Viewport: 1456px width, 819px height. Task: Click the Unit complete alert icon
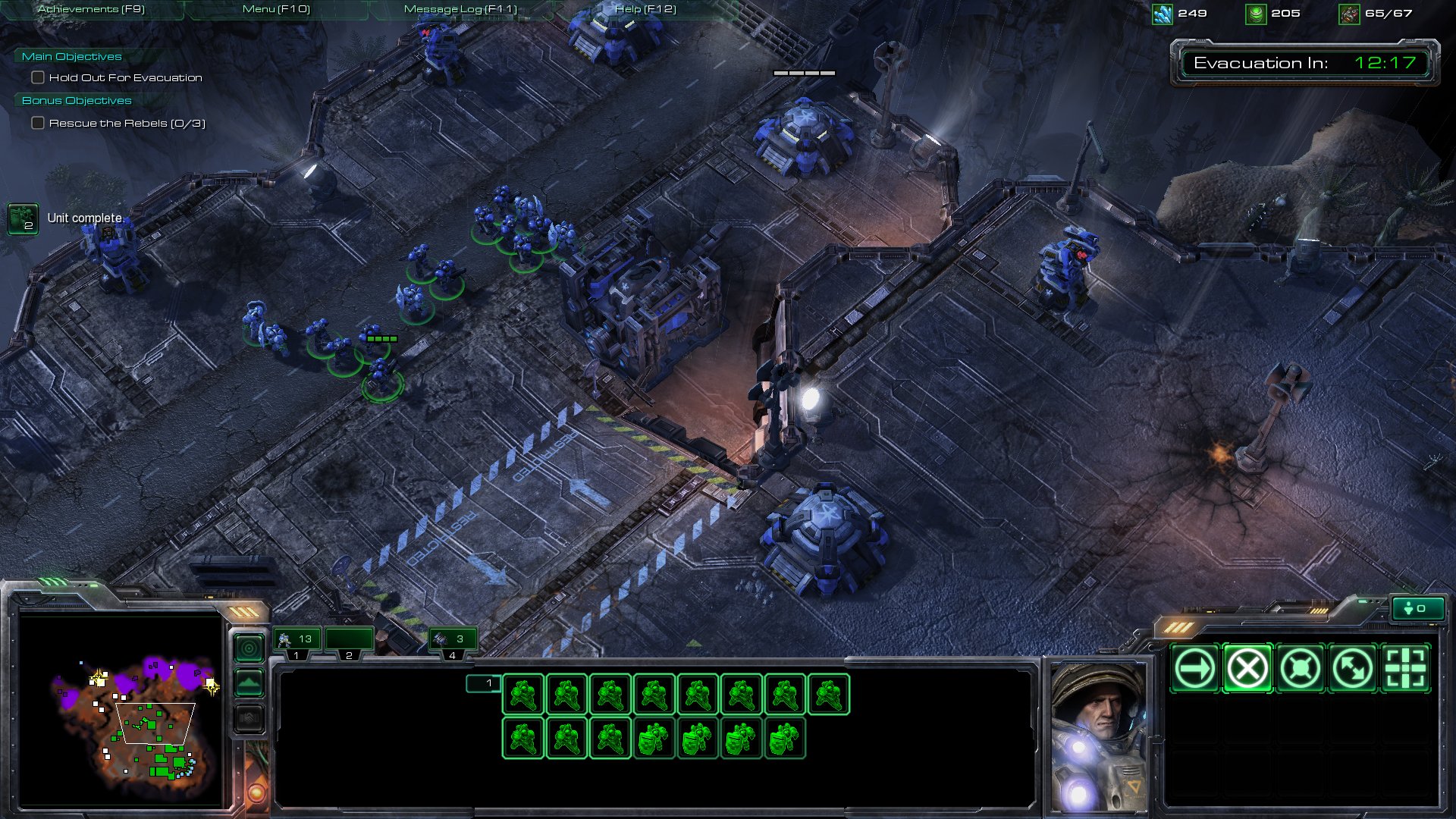click(x=23, y=219)
